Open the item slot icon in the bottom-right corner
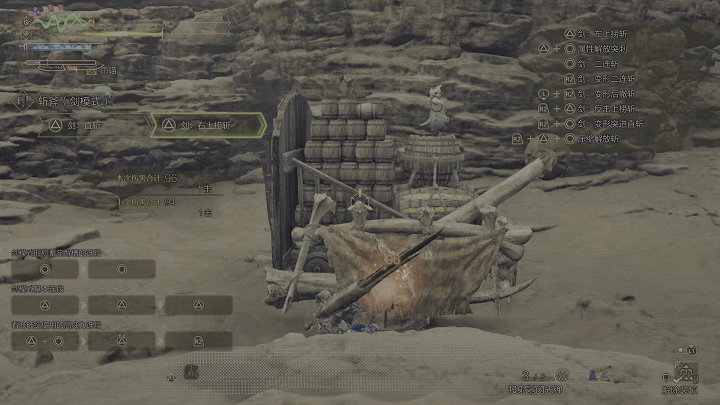 686,373
